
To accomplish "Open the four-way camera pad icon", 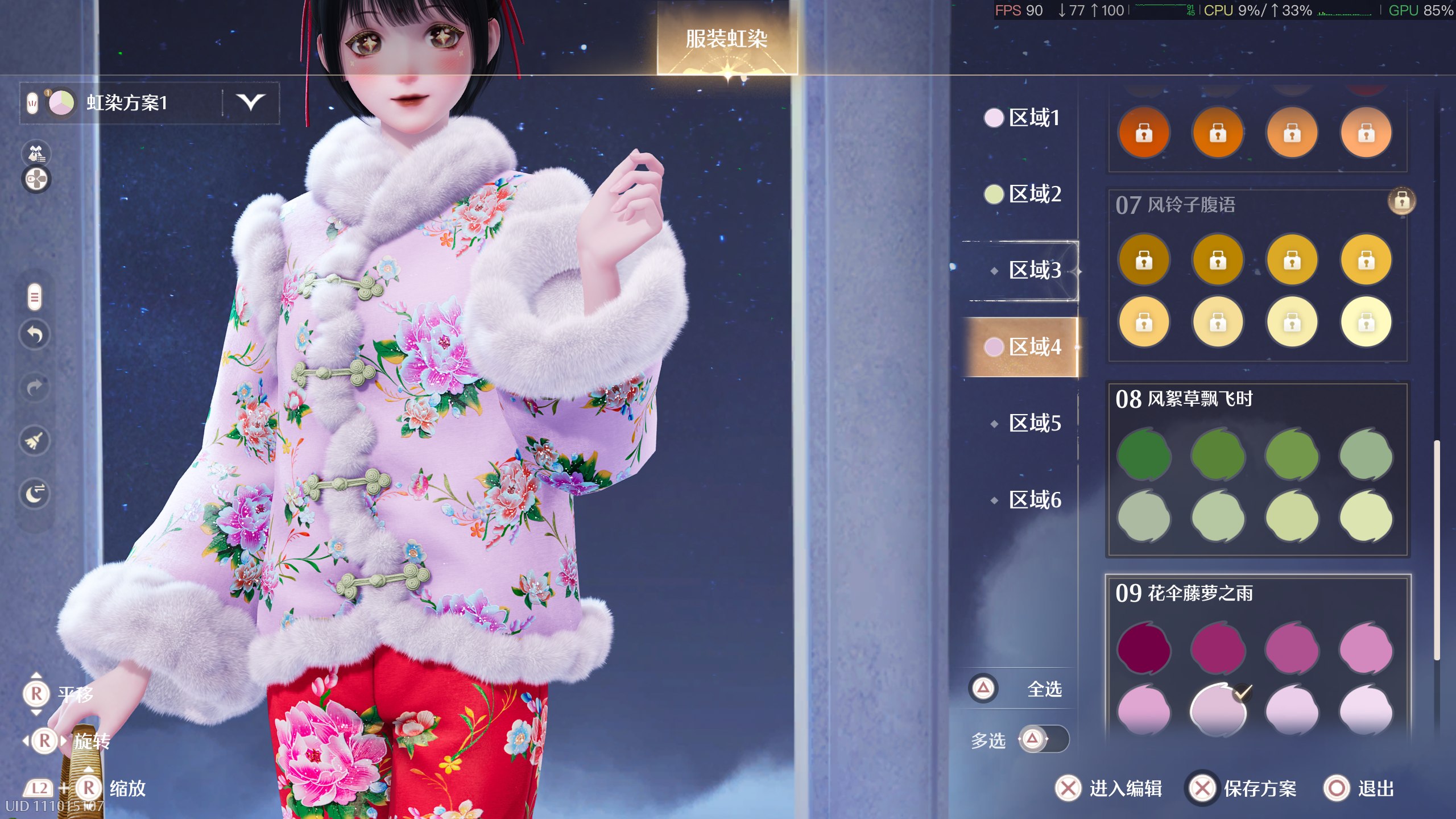I will tap(35, 180).
